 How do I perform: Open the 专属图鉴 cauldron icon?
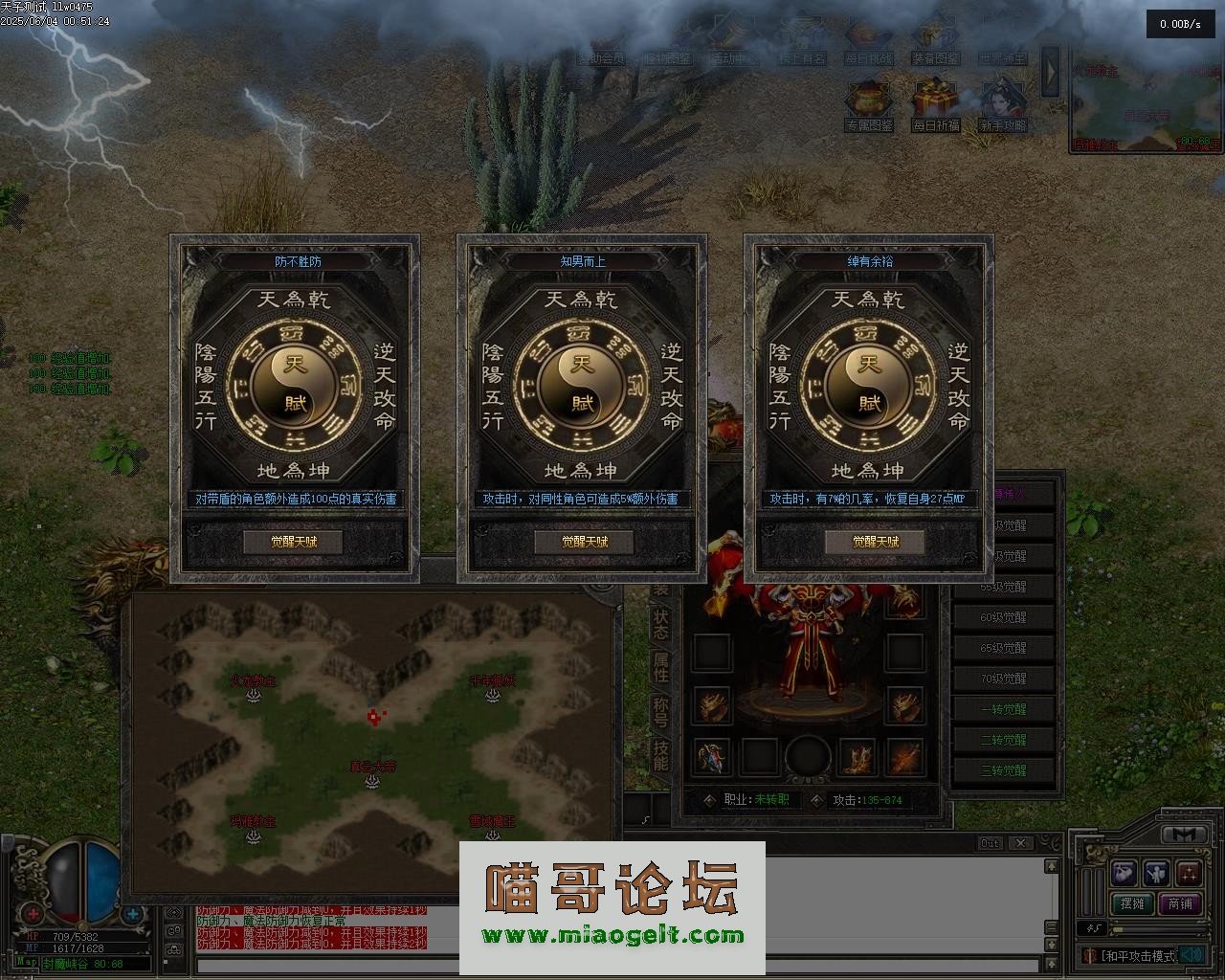[x=869, y=103]
